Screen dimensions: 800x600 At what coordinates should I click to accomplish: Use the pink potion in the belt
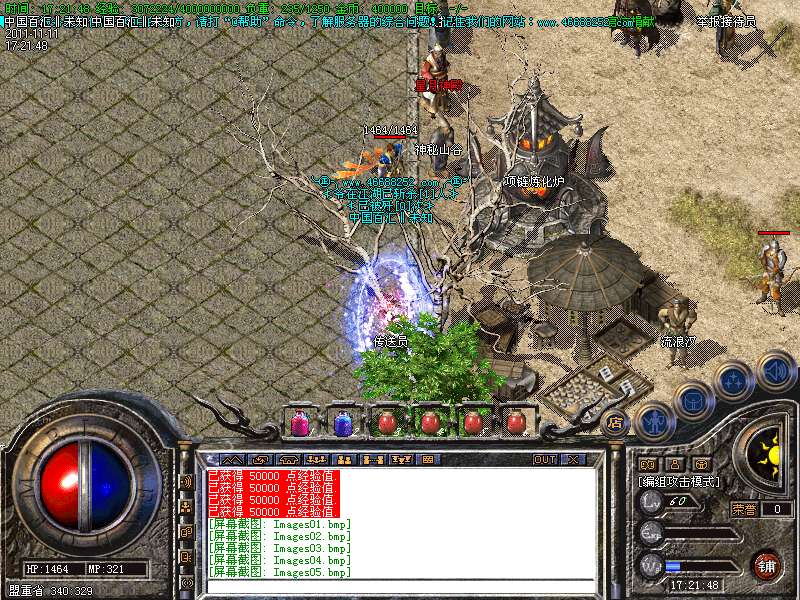[299, 423]
